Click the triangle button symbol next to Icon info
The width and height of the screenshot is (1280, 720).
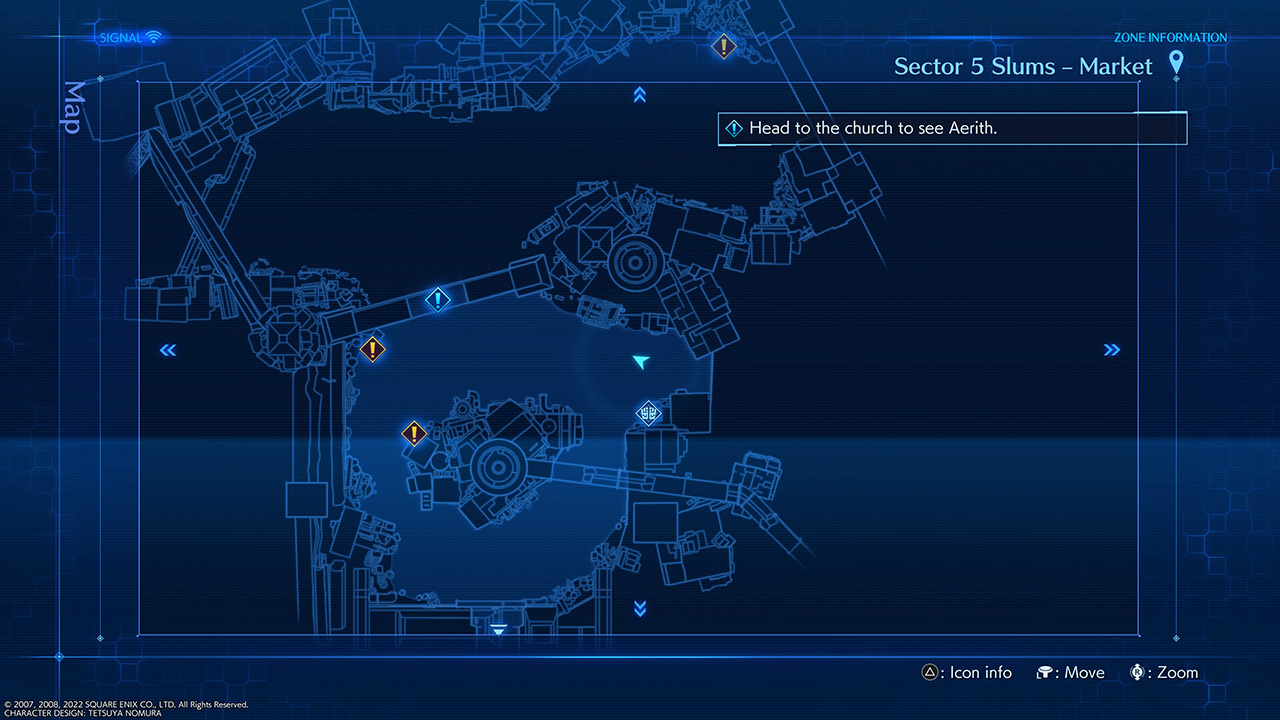pyautogui.click(x=931, y=672)
